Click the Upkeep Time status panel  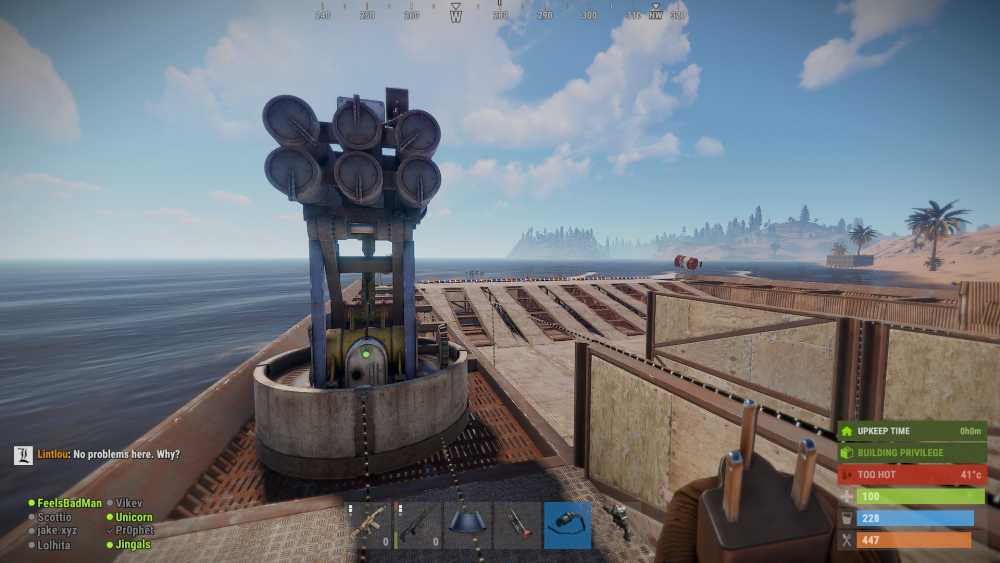tap(911, 431)
